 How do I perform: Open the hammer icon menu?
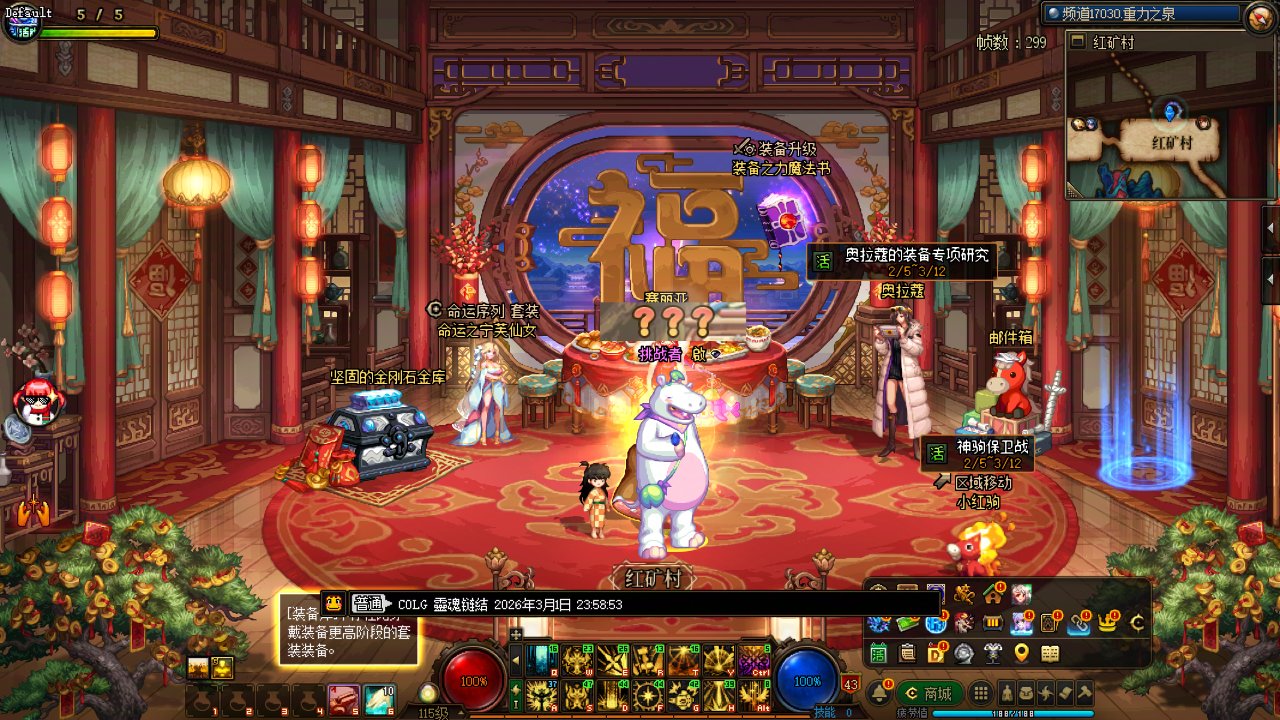pyautogui.click(x=1084, y=693)
